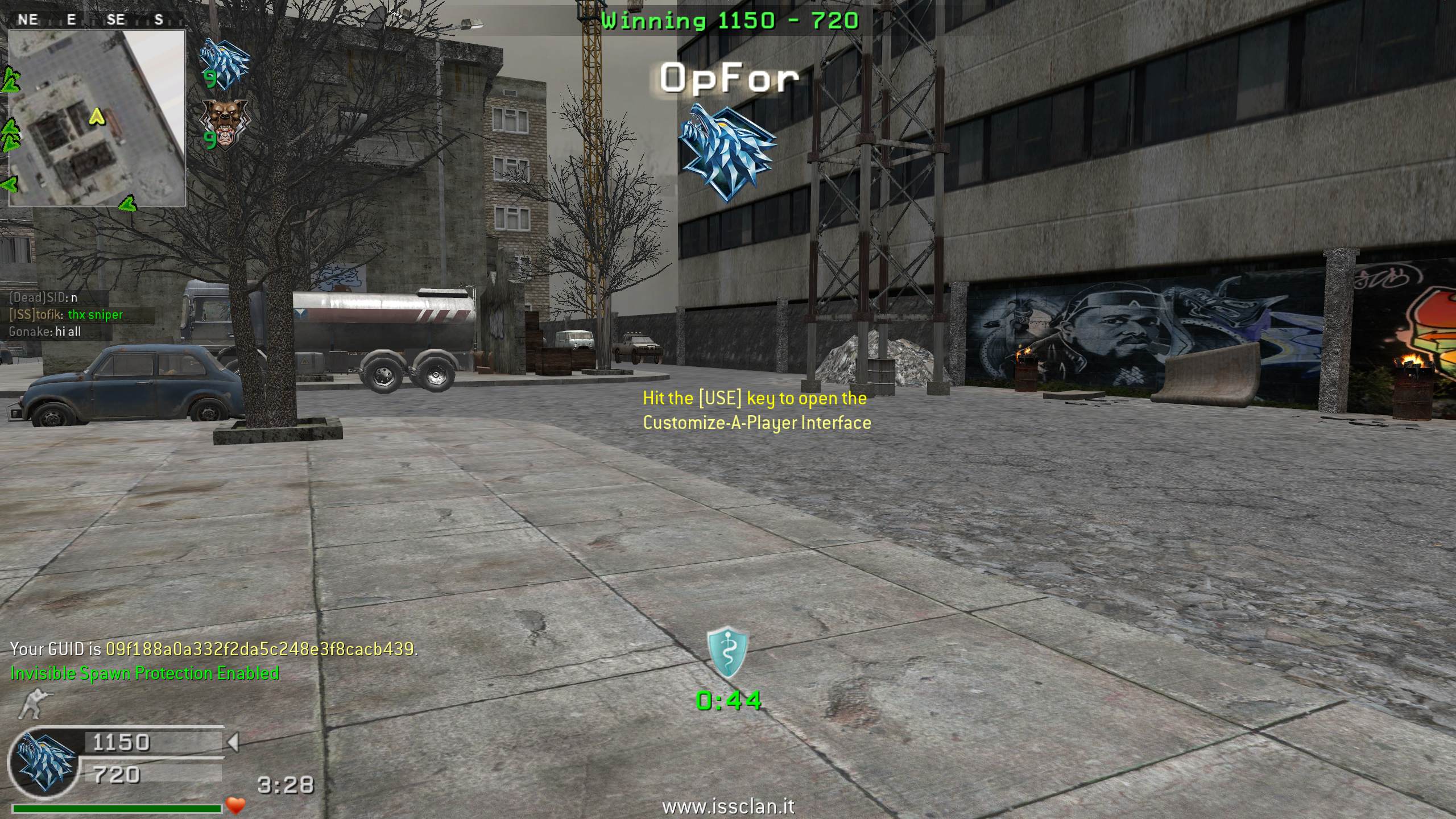Image resolution: width=1456 pixels, height=819 pixels.
Task: Click the red heart health icon
Action: (x=235, y=805)
